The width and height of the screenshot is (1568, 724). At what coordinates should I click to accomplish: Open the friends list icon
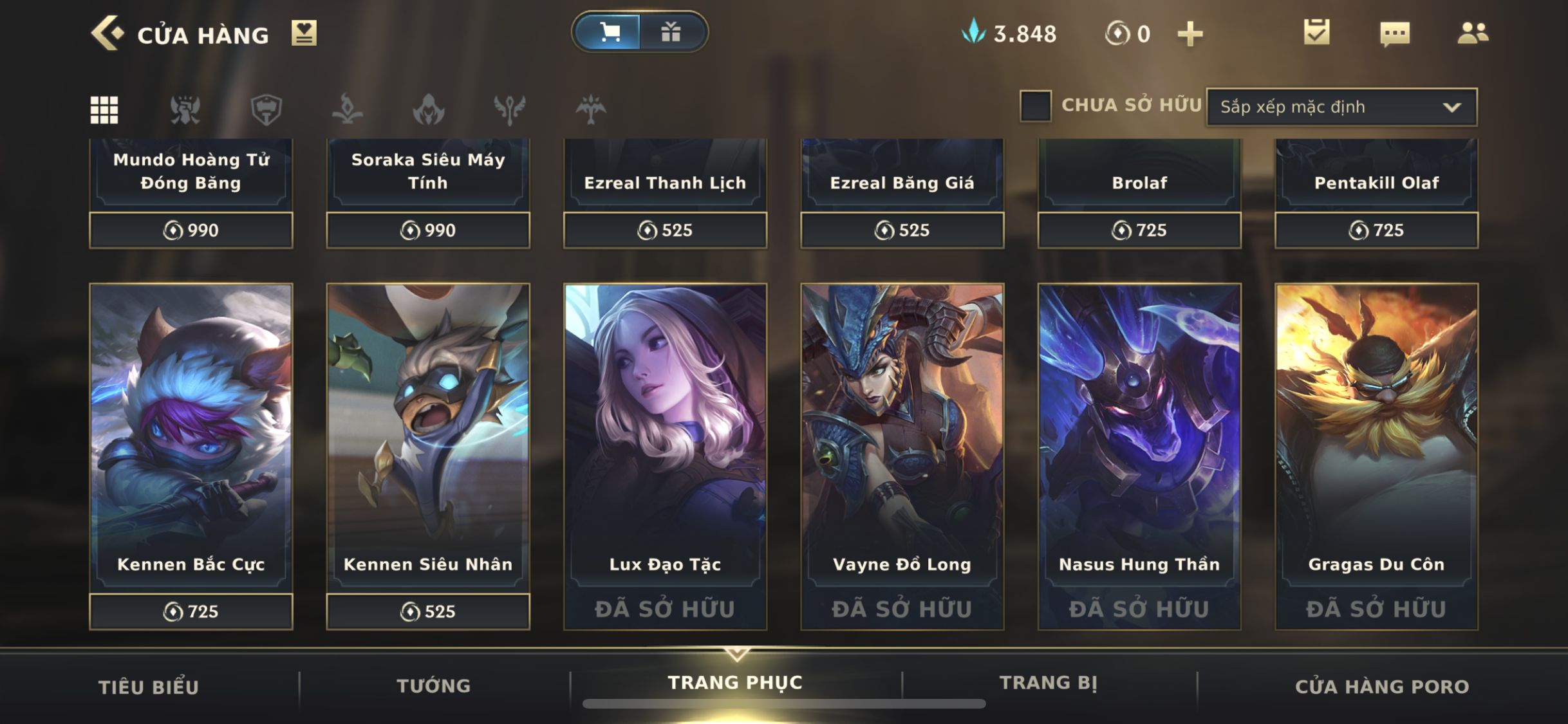pyautogui.click(x=1473, y=33)
